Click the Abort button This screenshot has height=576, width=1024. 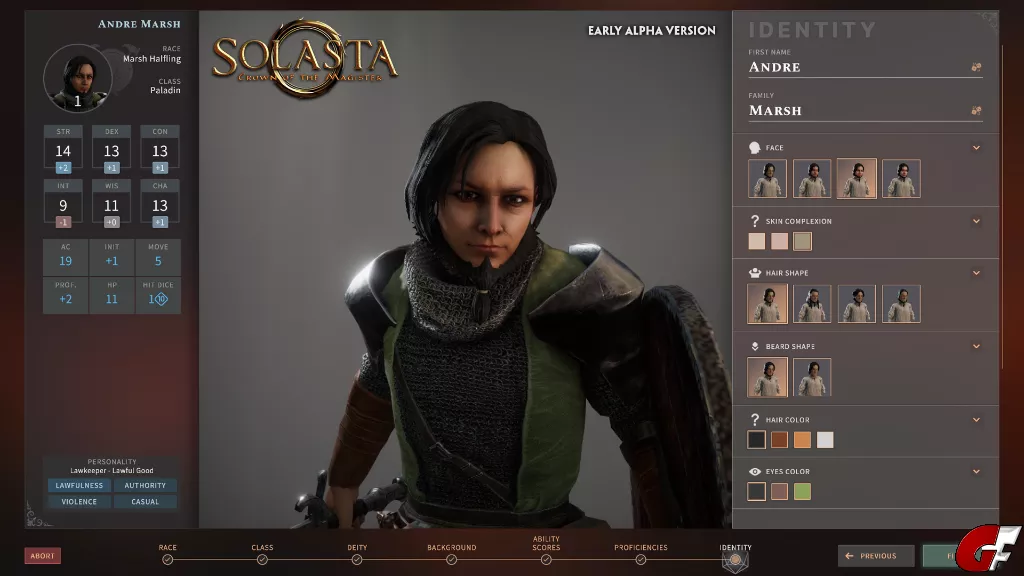click(x=43, y=556)
